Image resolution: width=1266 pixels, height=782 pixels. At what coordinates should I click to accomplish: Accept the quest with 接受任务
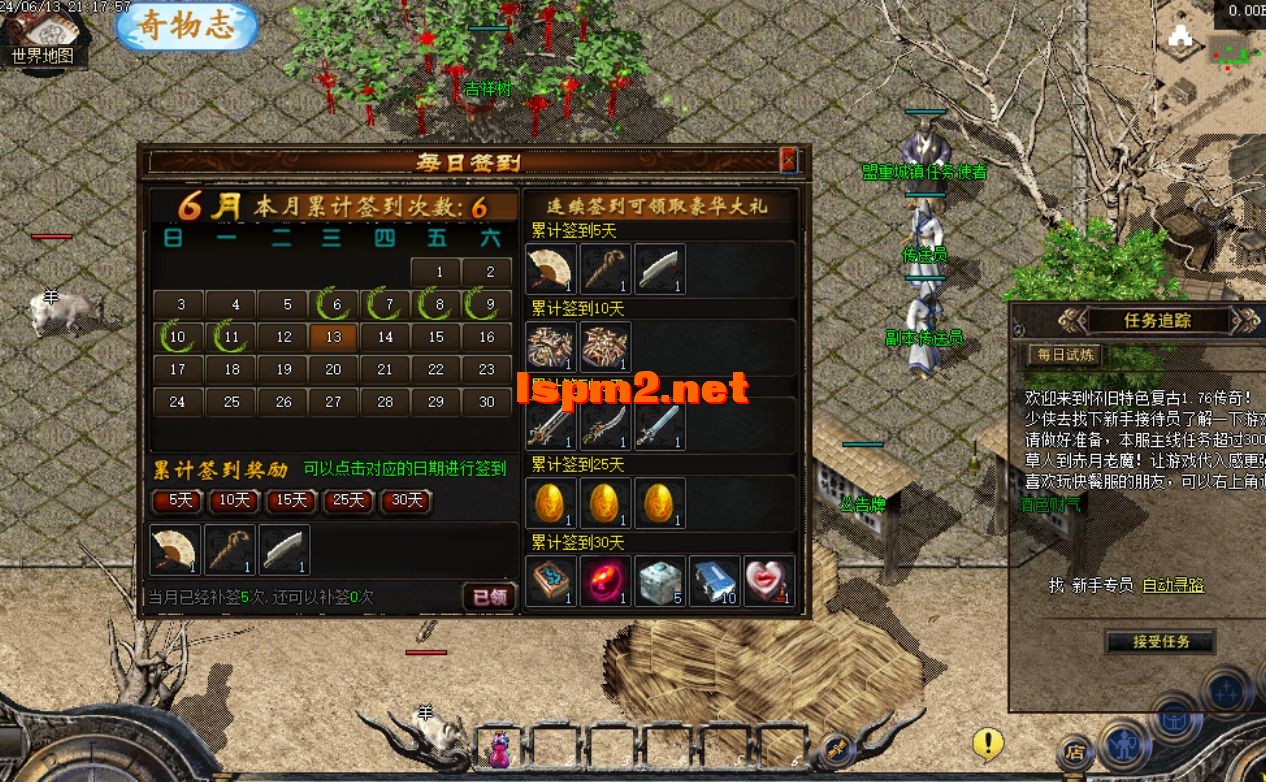(x=1161, y=642)
